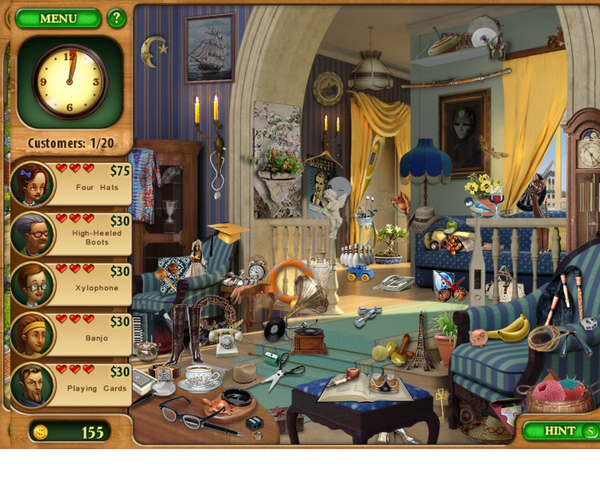Pick the Banjo customer order
Viewport: 600px width, 480px height.
[x=72, y=334]
